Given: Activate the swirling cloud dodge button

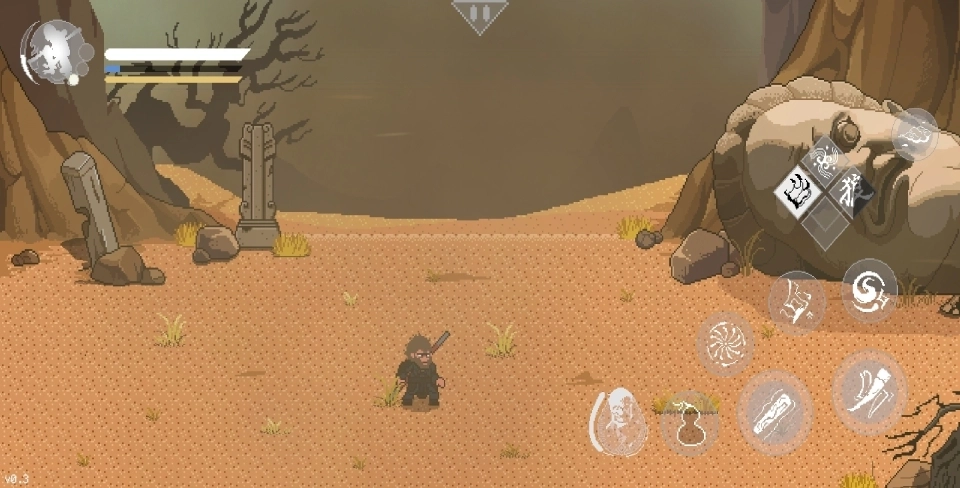Looking at the screenshot, I should tap(869, 290).
